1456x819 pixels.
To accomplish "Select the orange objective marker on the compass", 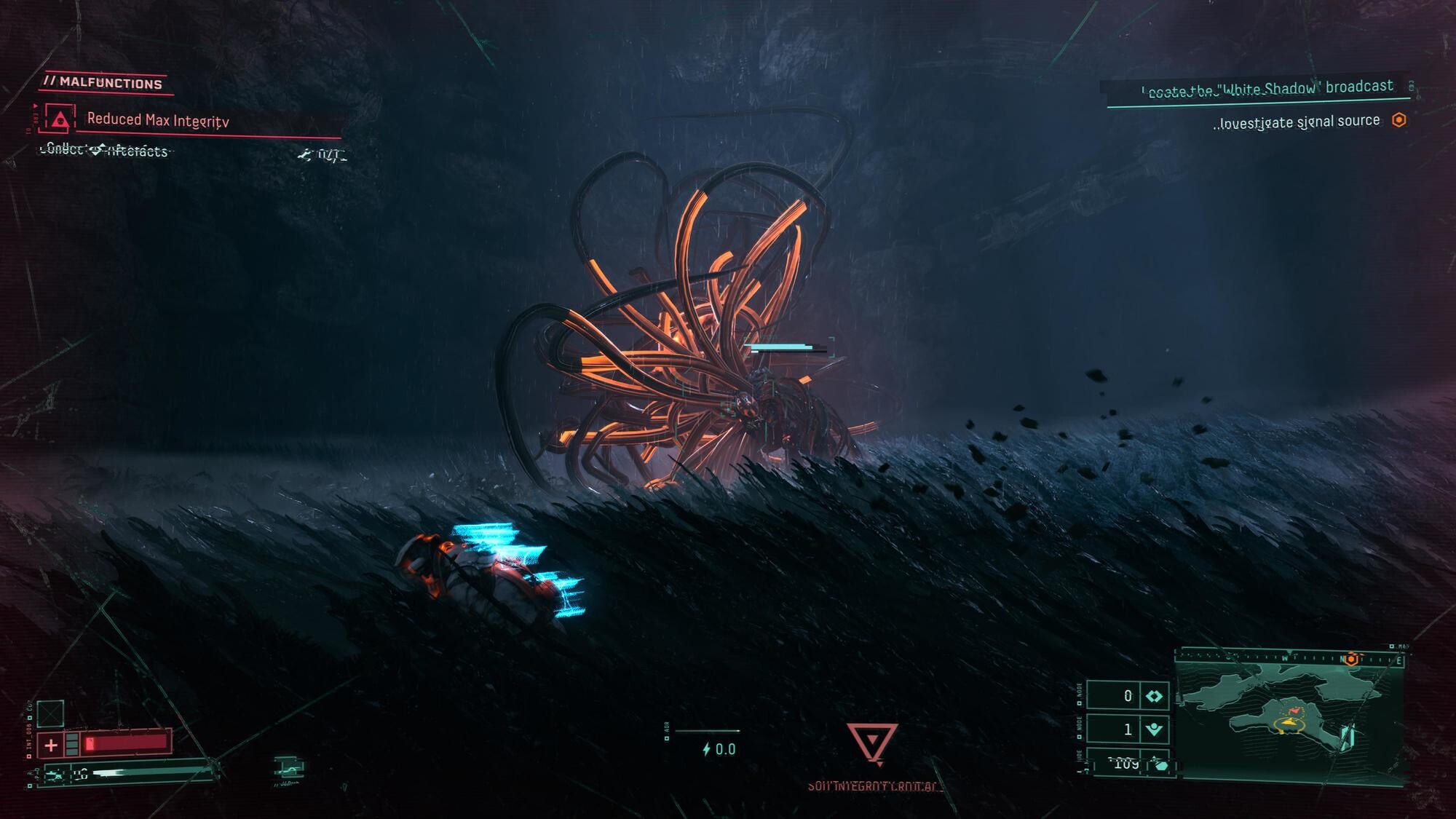I will 1351,660.
